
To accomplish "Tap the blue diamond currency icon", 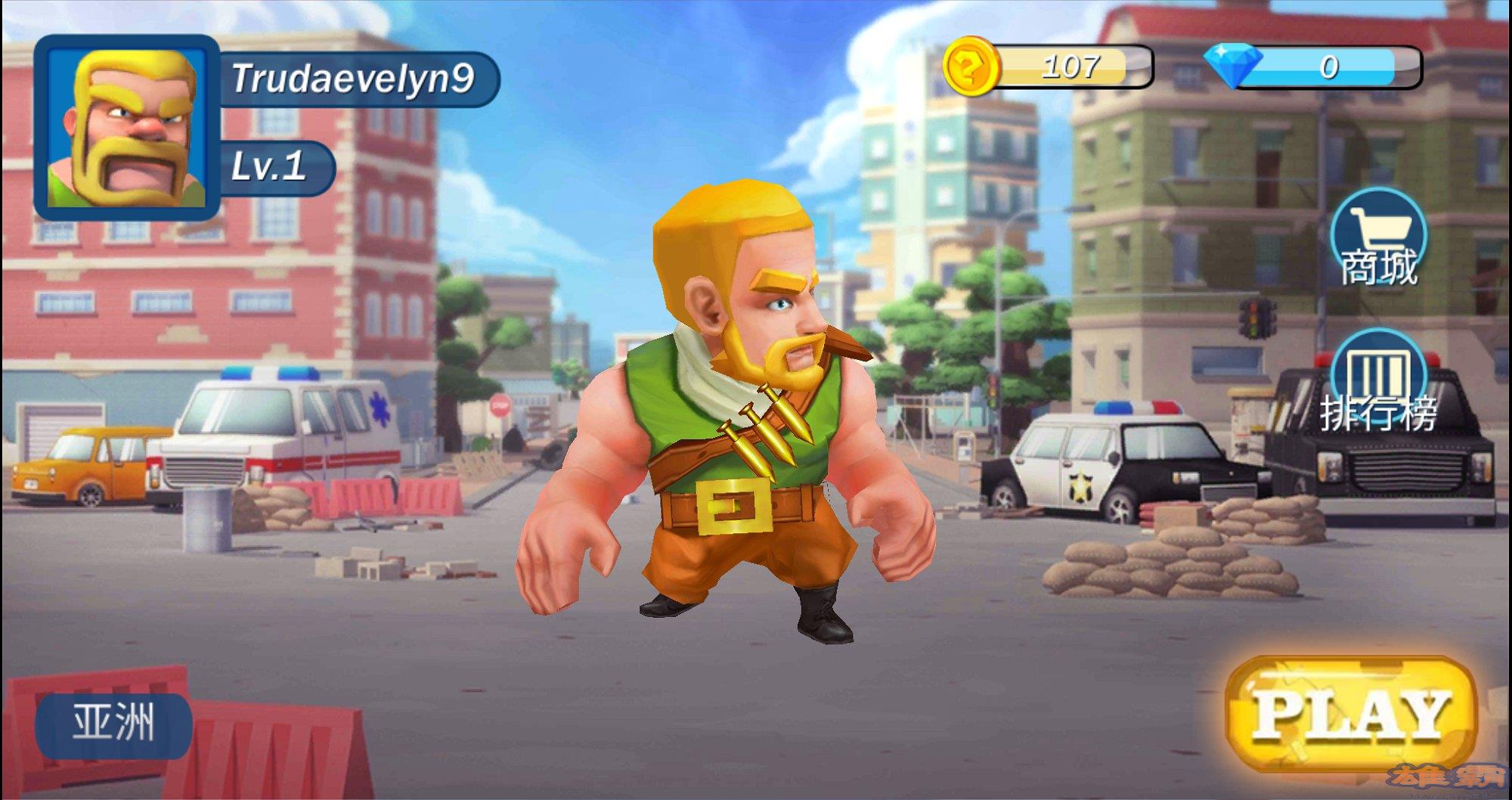I will coord(1233,64).
